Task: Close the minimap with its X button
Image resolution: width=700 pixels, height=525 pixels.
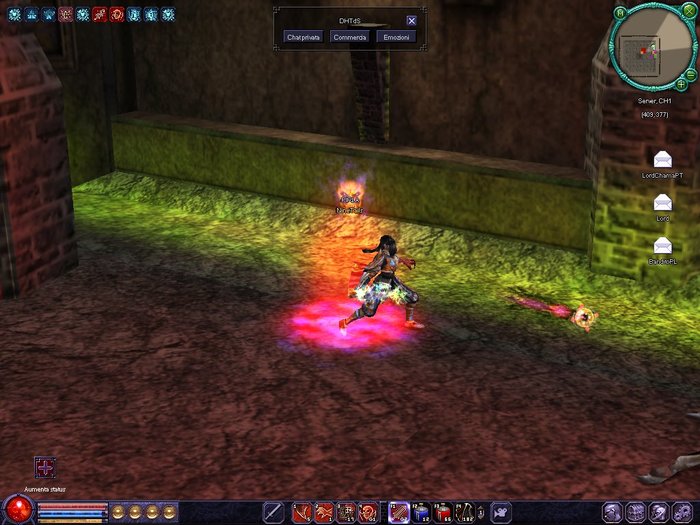Action: pyautogui.click(x=690, y=14)
